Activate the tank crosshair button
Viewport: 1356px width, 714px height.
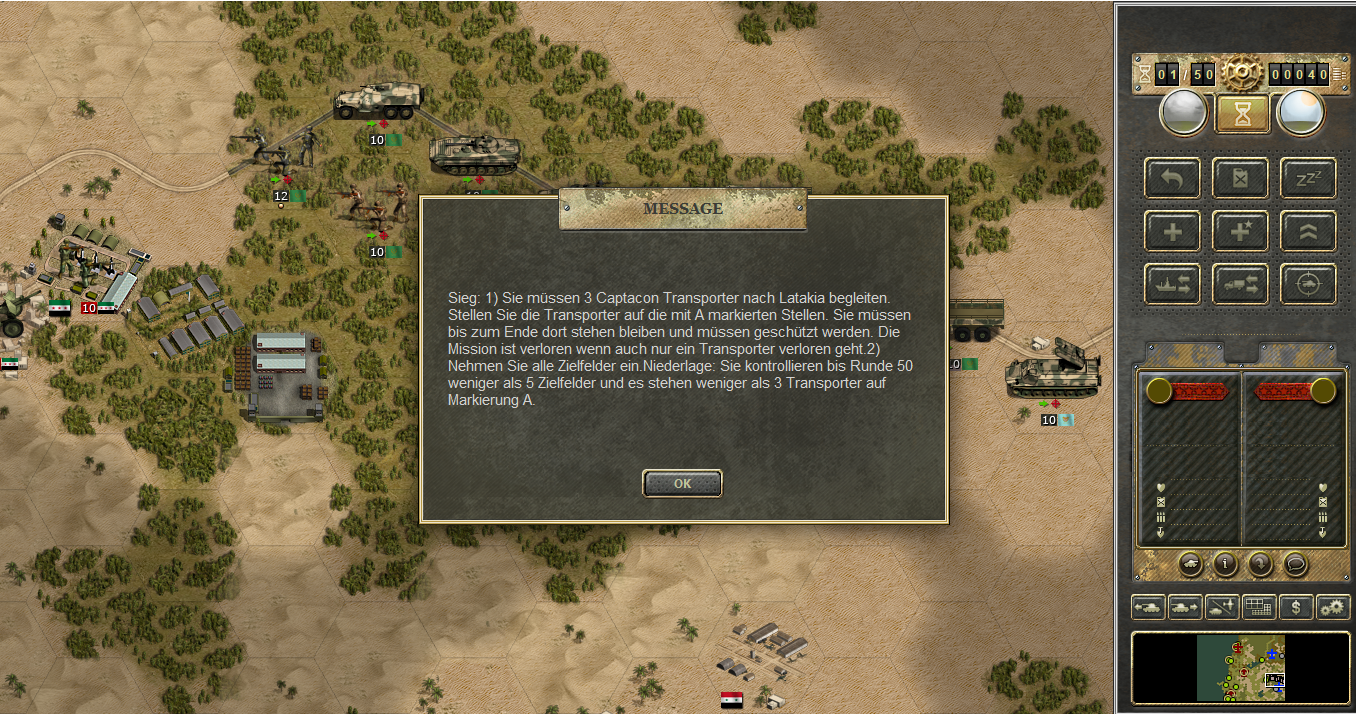(1308, 285)
